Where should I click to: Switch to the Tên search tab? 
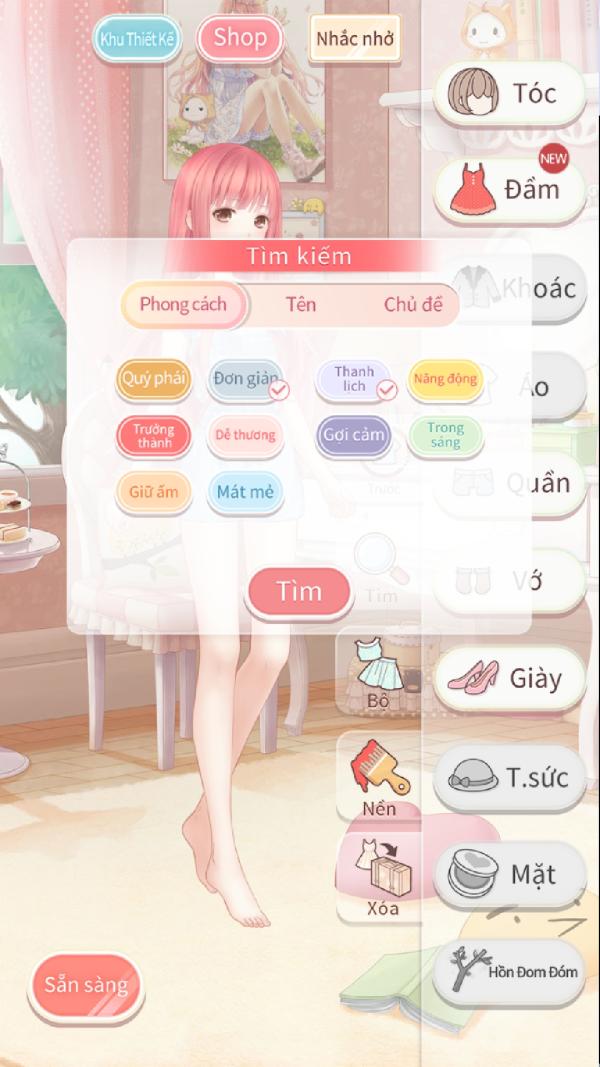300,305
